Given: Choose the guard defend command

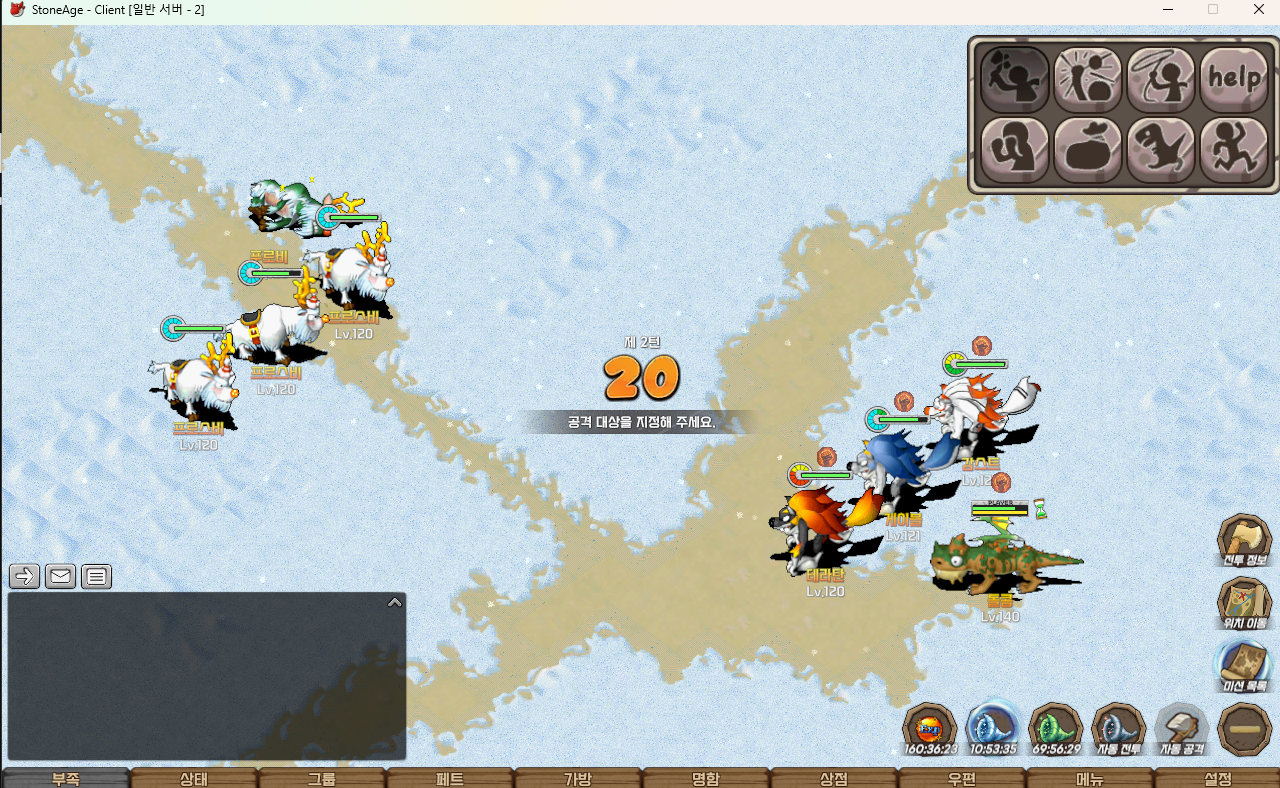Looking at the screenshot, I should (1015, 150).
